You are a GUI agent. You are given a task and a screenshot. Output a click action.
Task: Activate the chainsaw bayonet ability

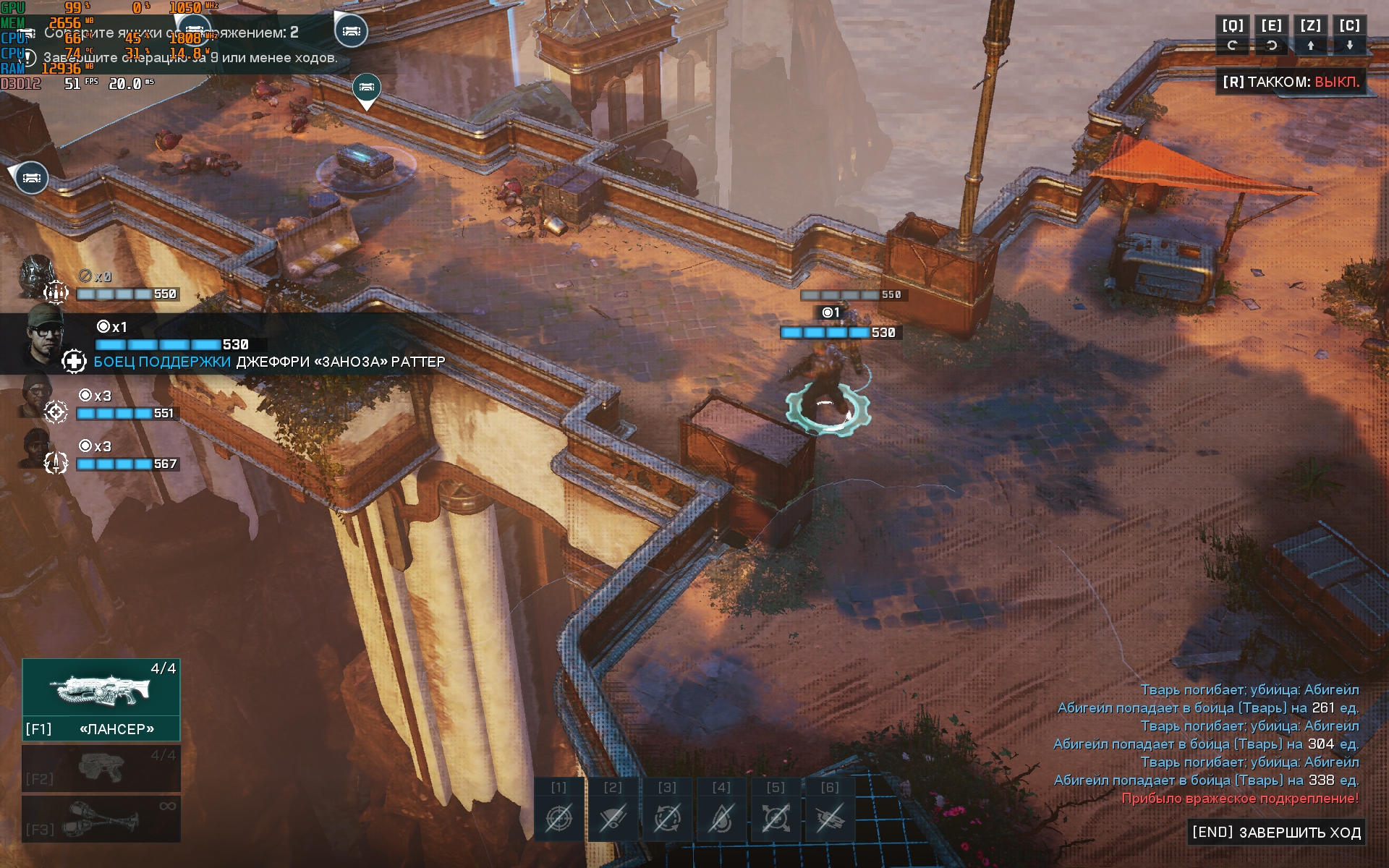tap(830, 817)
